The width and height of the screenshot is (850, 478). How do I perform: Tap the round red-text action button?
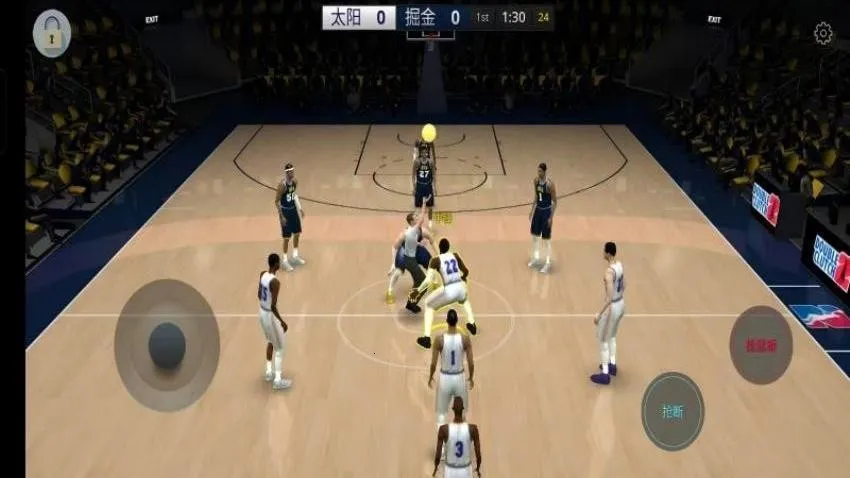[x=760, y=345]
